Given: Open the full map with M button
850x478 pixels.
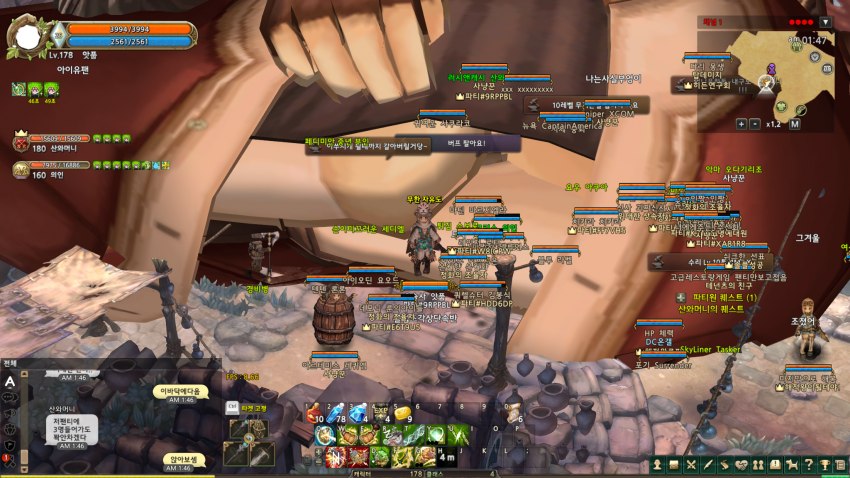Looking at the screenshot, I should pos(795,124).
